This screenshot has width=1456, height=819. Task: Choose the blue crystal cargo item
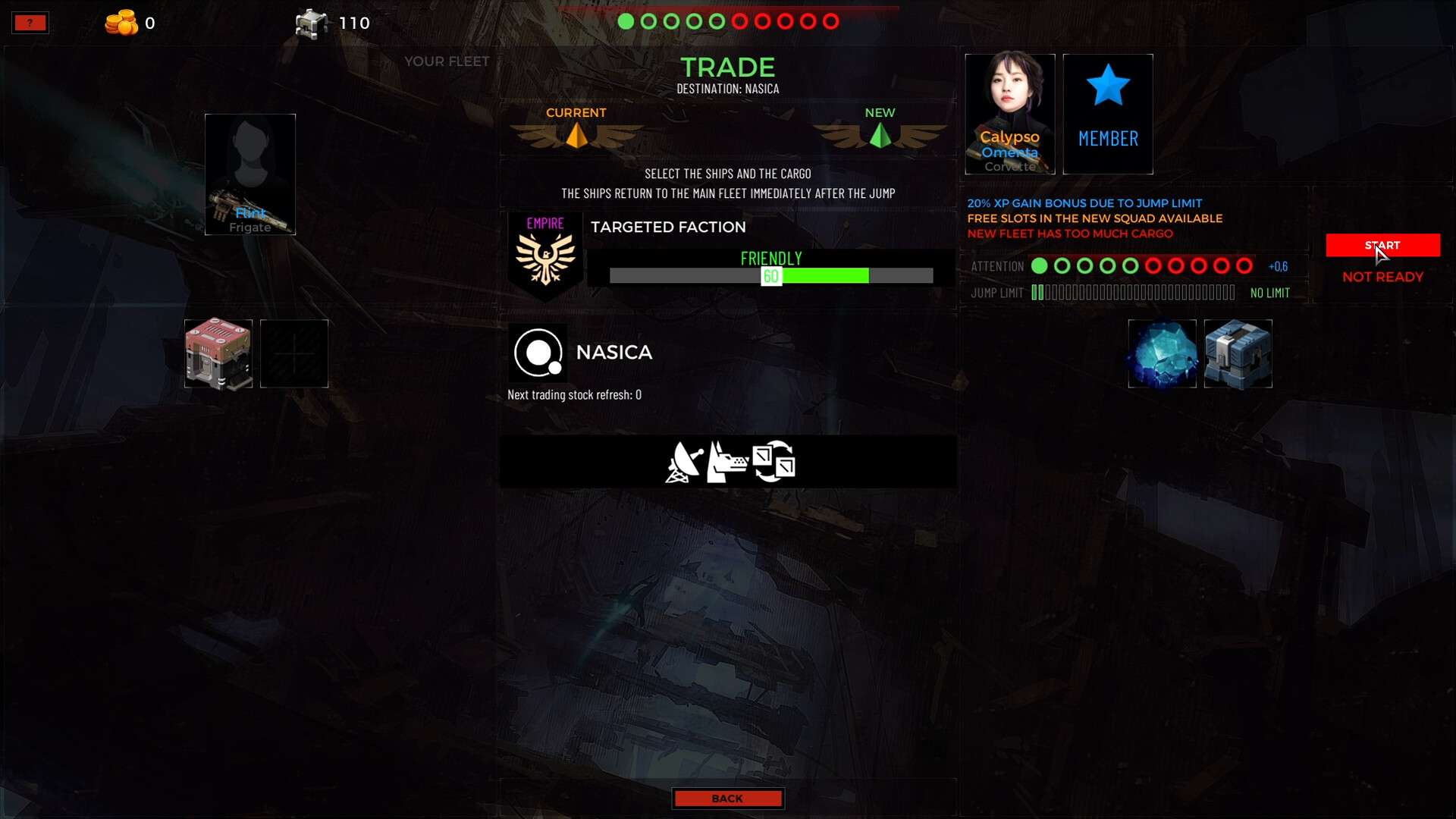tap(1162, 353)
